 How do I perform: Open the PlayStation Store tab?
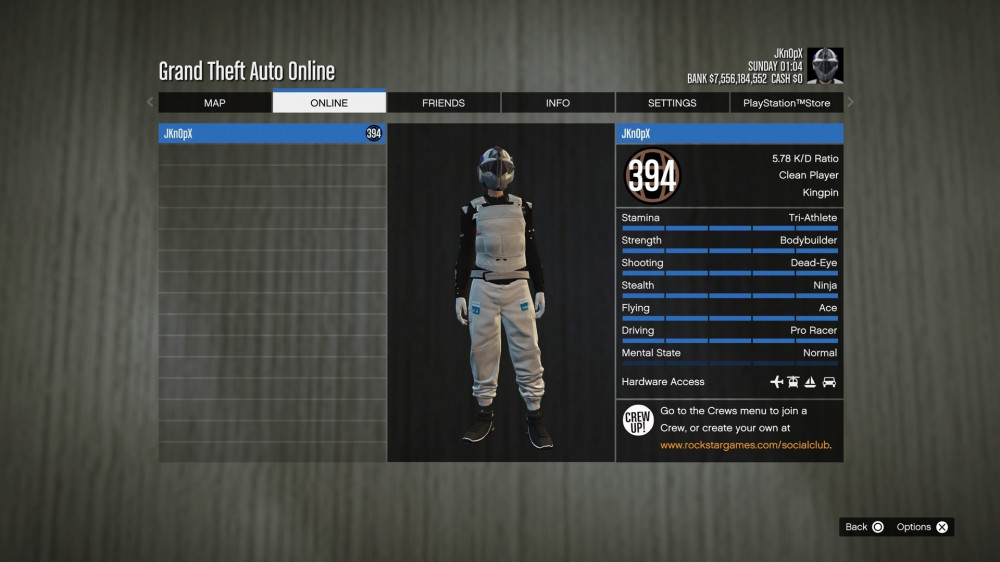click(x=786, y=103)
